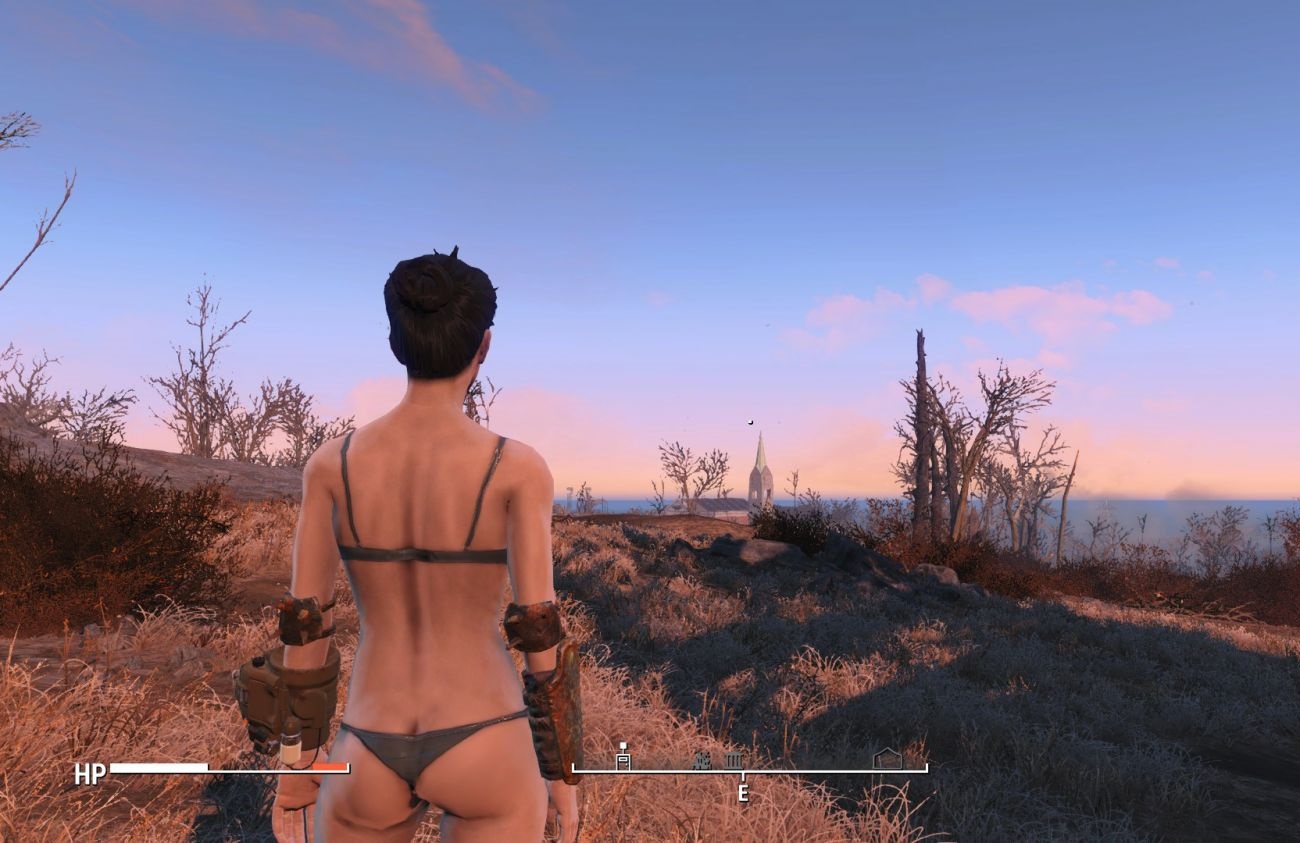Select the columned building compass marker
This screenshot has width=1300, height=843.
pyautogui.click(x=733, y=761)
